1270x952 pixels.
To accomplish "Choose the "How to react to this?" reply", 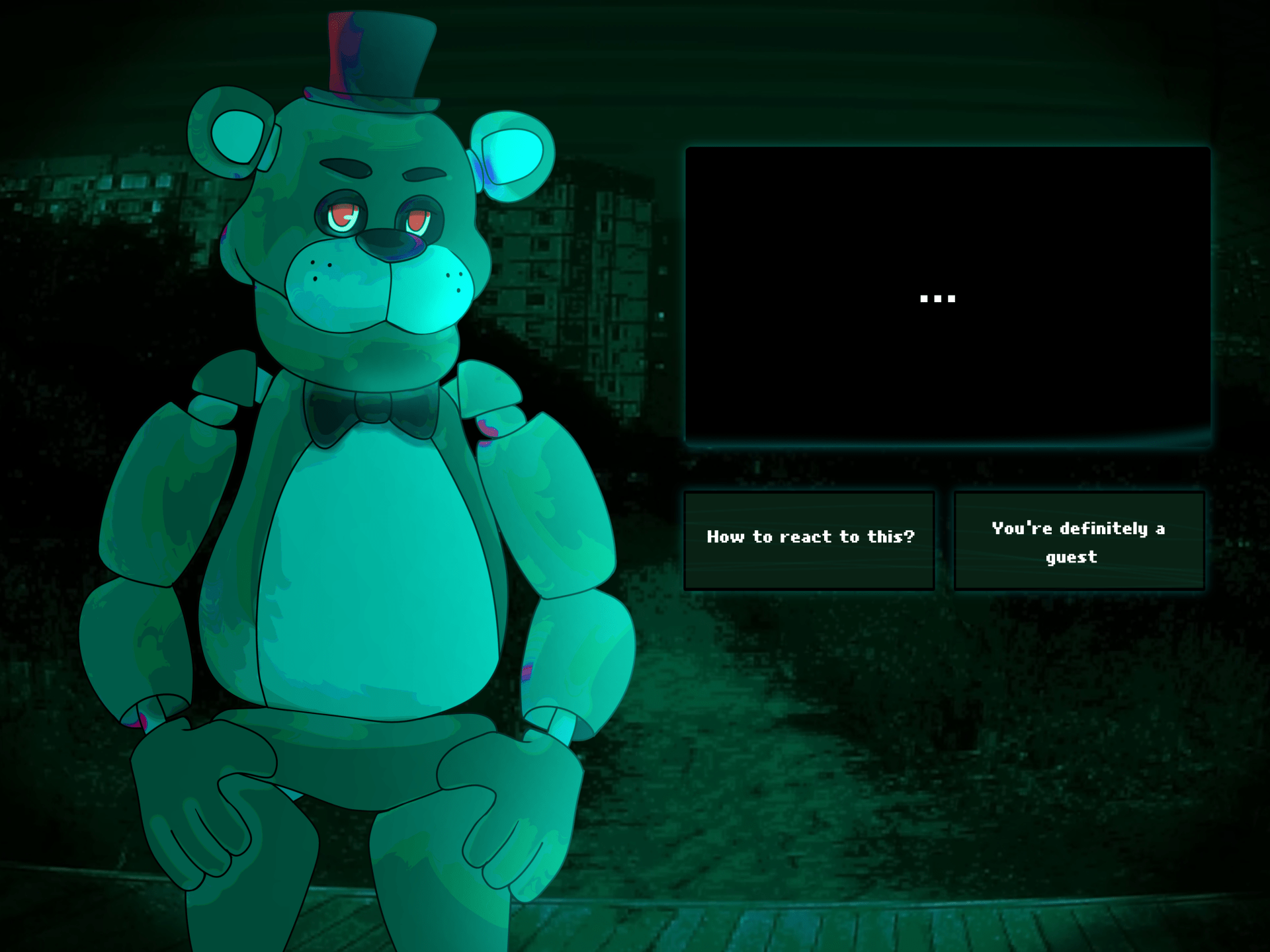I will pyautogui.click(x=809, y=540).
